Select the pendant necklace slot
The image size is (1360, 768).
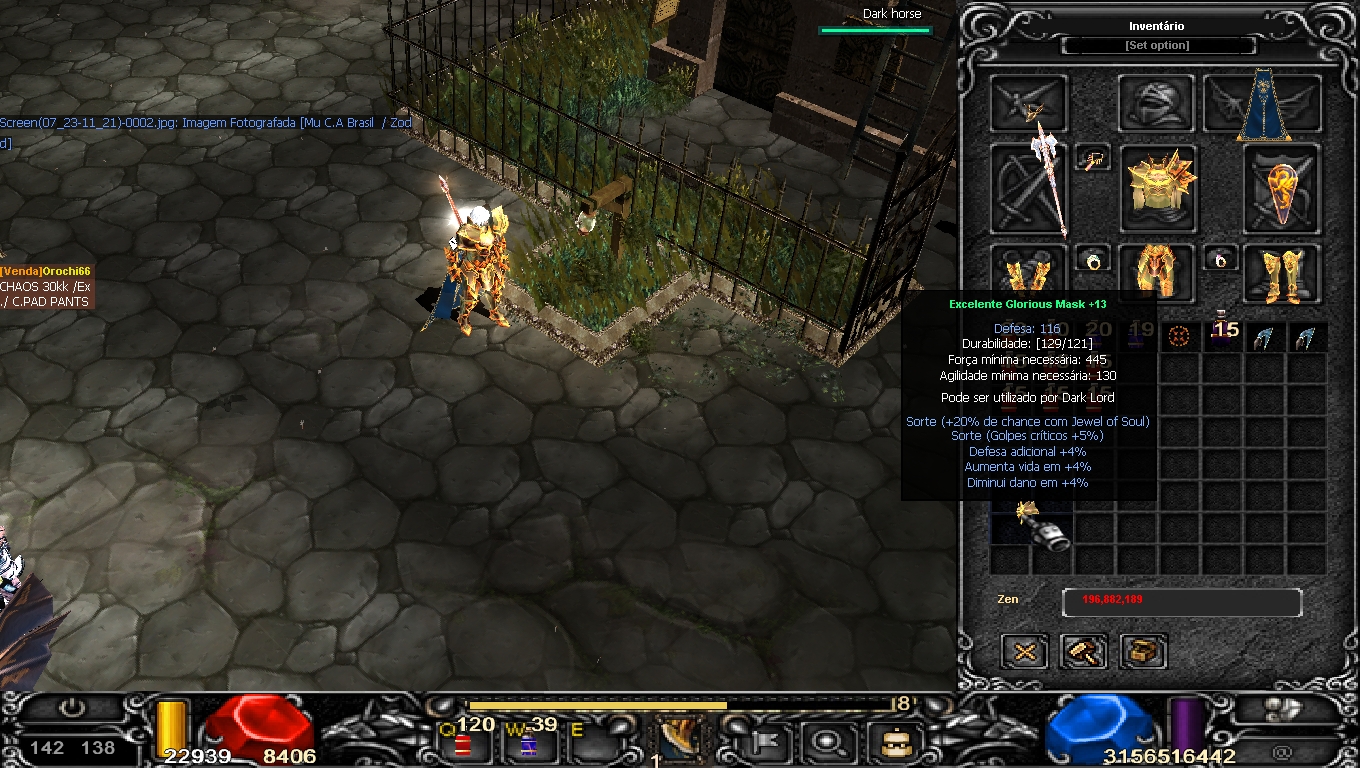(x=1093, y=158)
